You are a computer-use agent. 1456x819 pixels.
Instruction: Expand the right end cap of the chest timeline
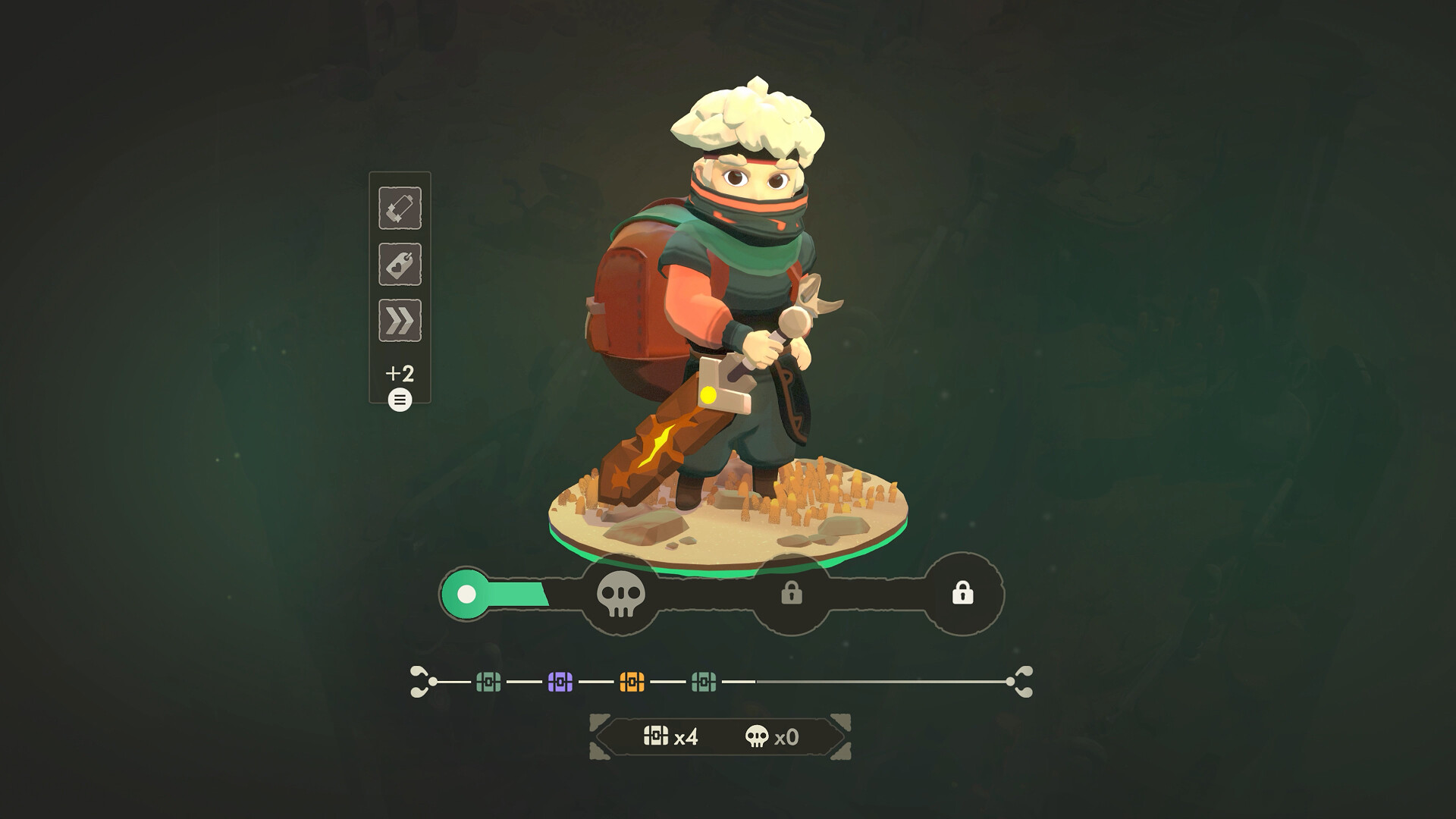[x=1022, y=681]
